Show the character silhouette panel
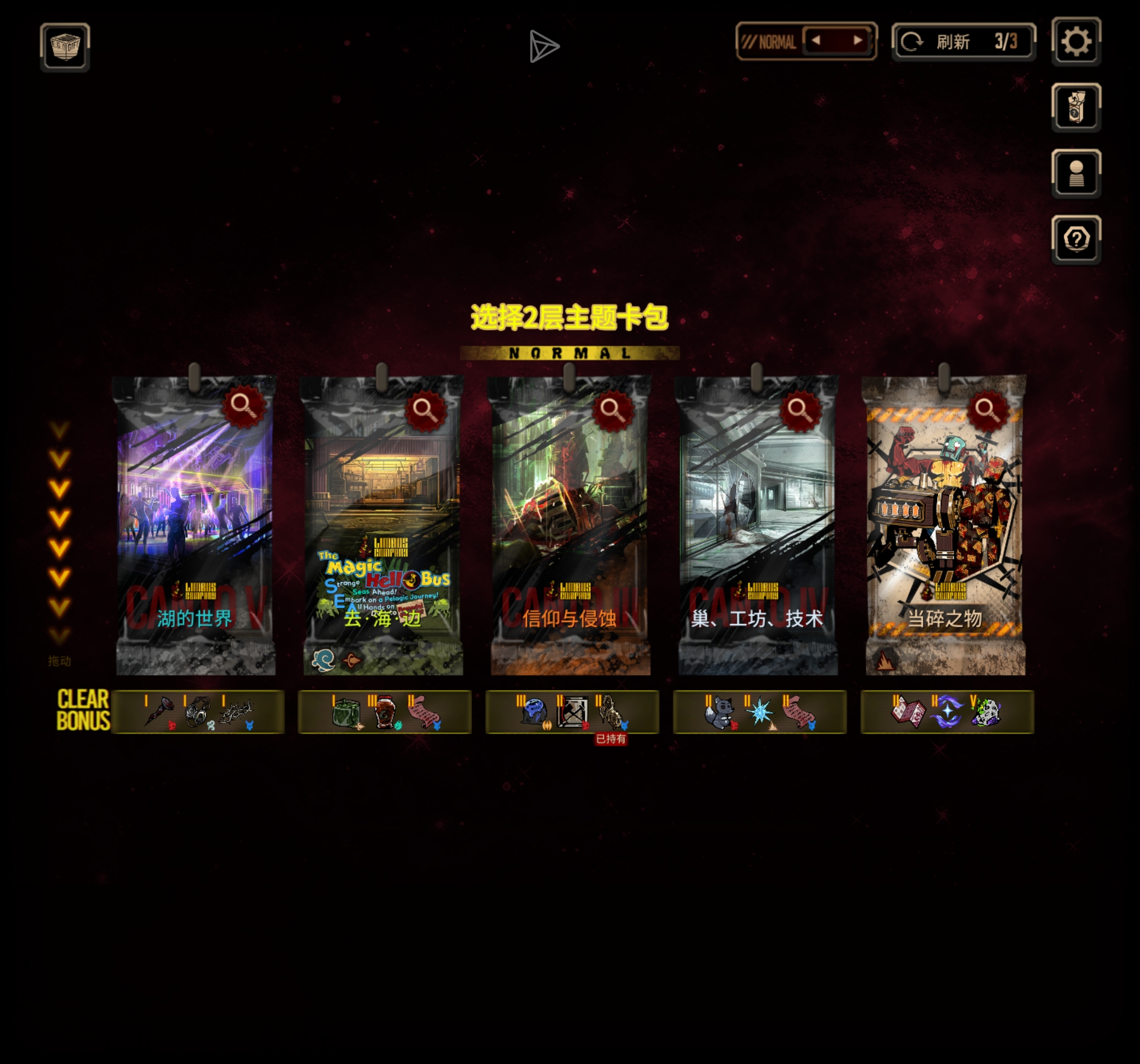 1076,173
